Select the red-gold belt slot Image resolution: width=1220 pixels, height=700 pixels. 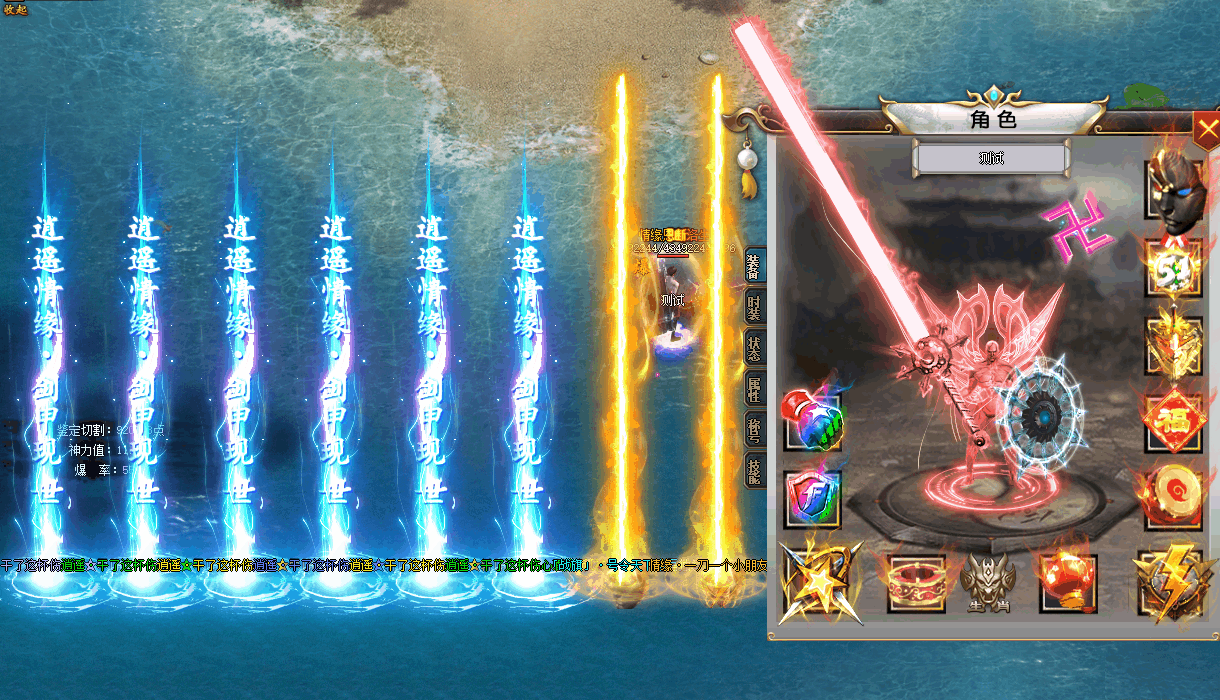[x=916, y=584]
